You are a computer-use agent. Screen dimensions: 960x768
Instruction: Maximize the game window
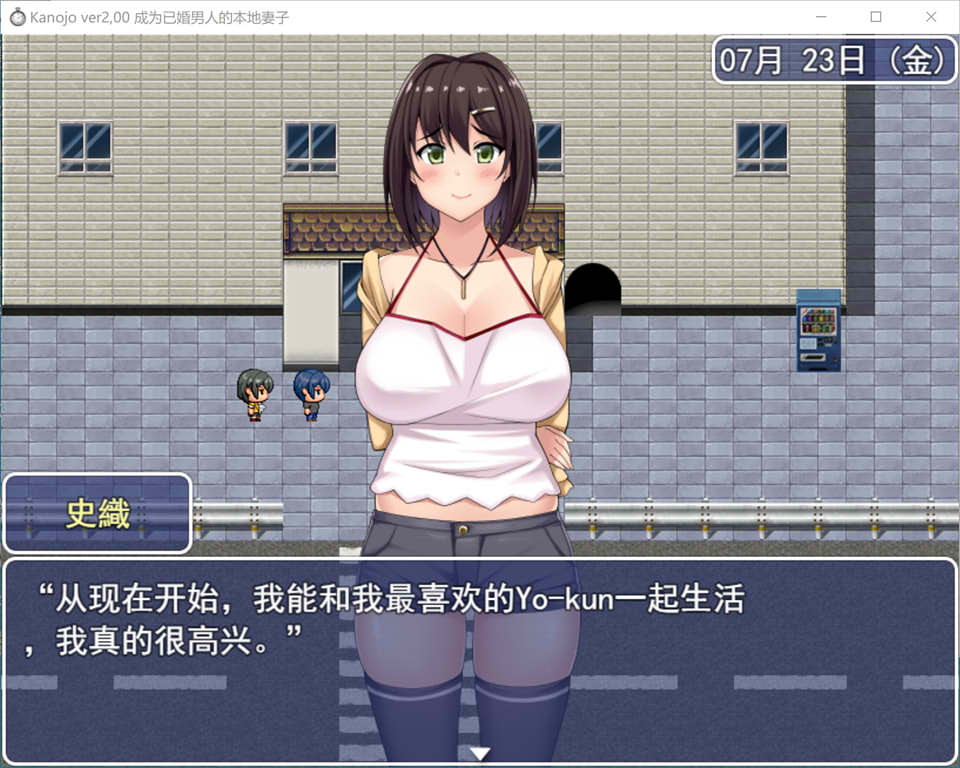(876, 17)
